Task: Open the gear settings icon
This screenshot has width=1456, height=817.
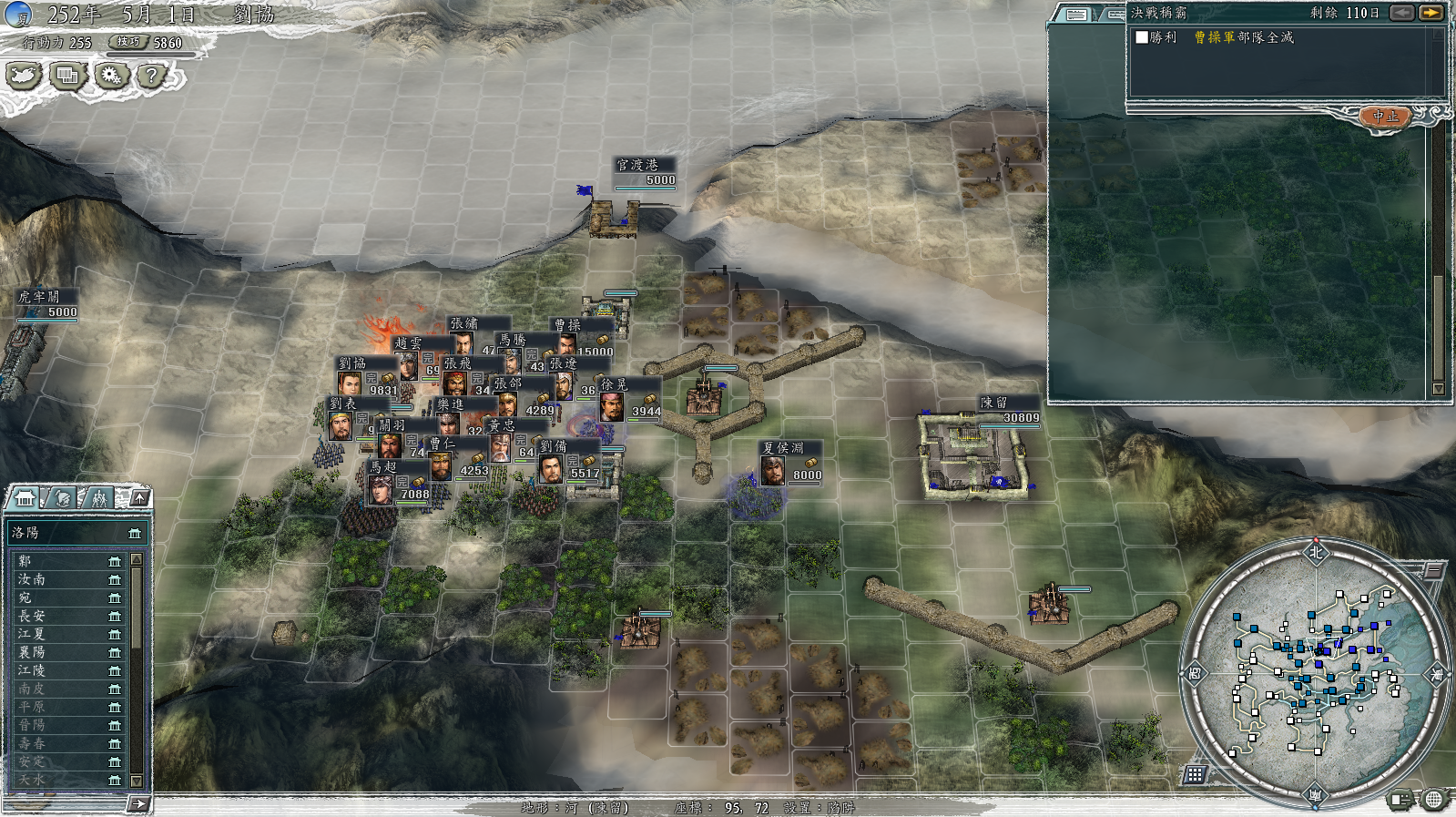Action: click(111, 76)
